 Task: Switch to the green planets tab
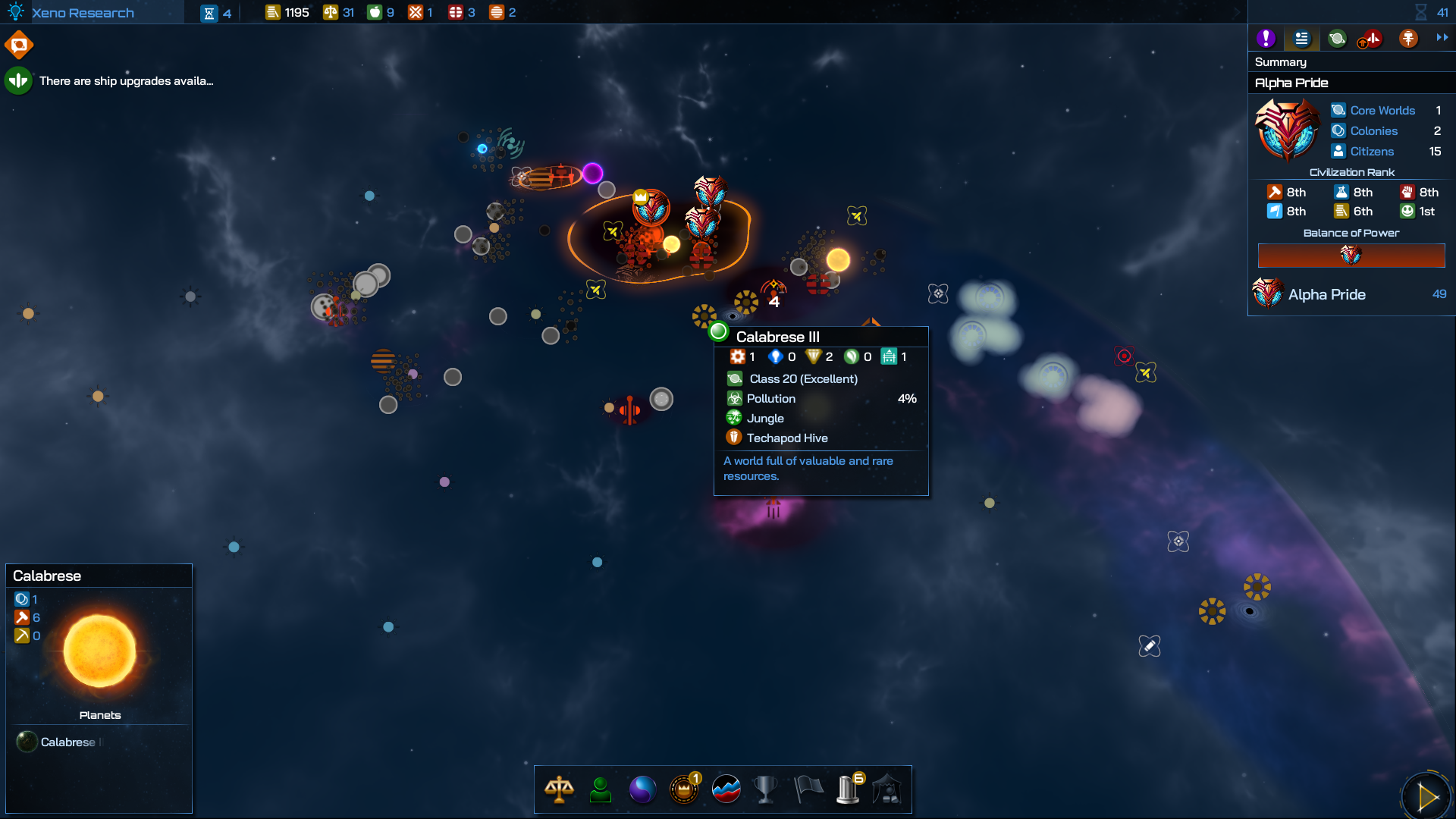click(x=1337, y=38)
